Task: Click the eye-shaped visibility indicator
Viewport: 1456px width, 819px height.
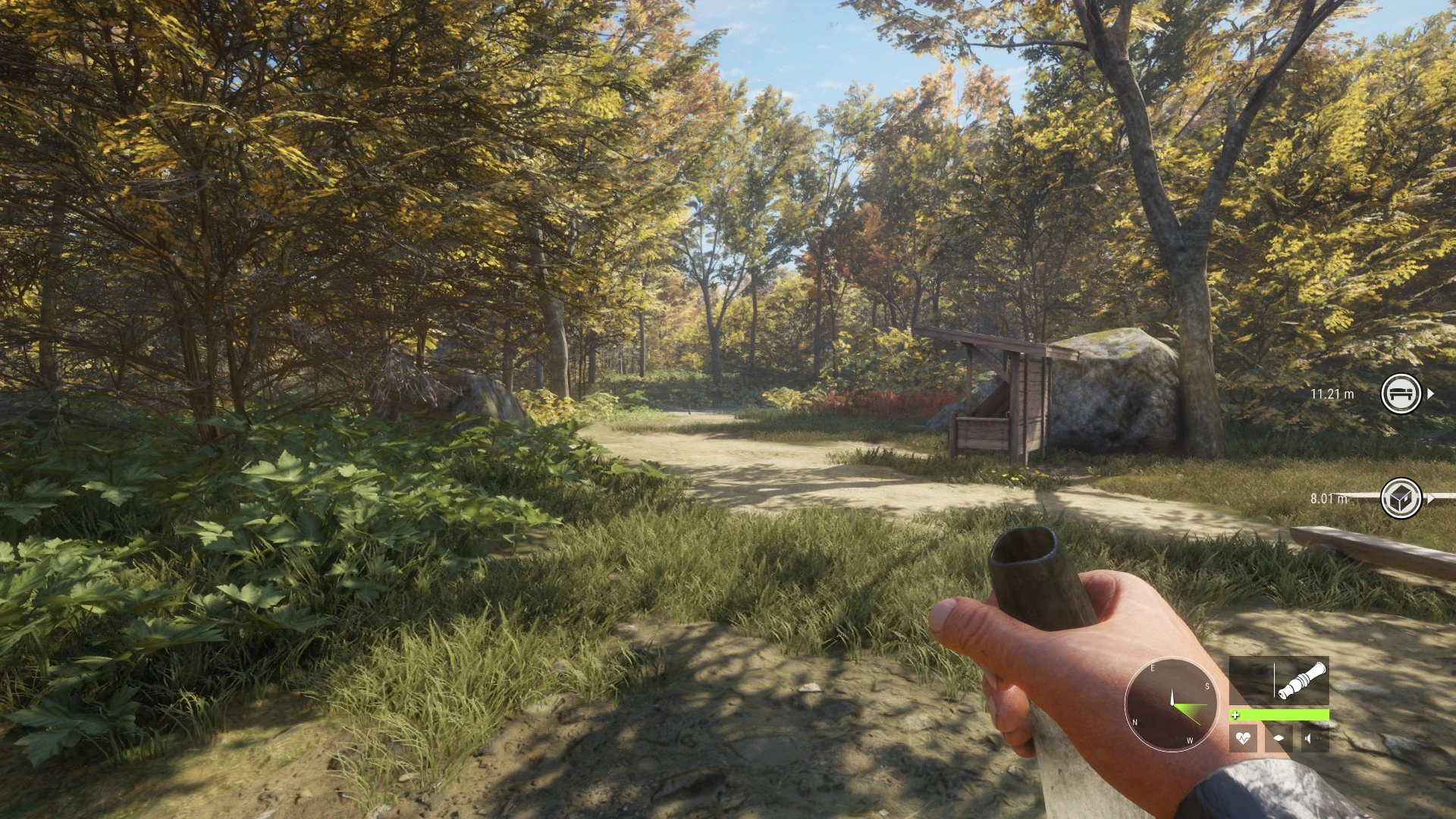Action: click(1279, 737)
